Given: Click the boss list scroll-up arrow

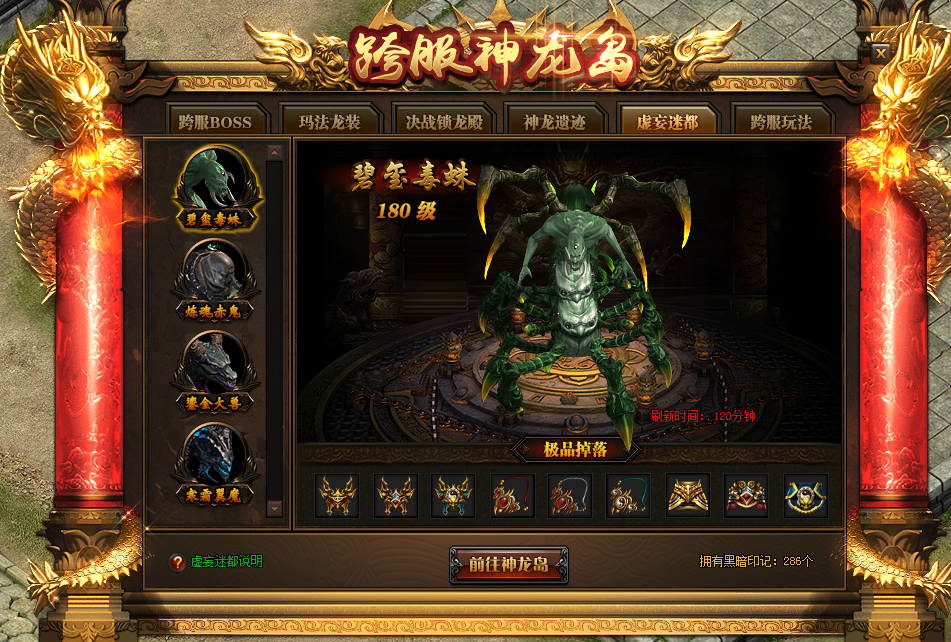Looking at the screenshot, I should [275, 153].
